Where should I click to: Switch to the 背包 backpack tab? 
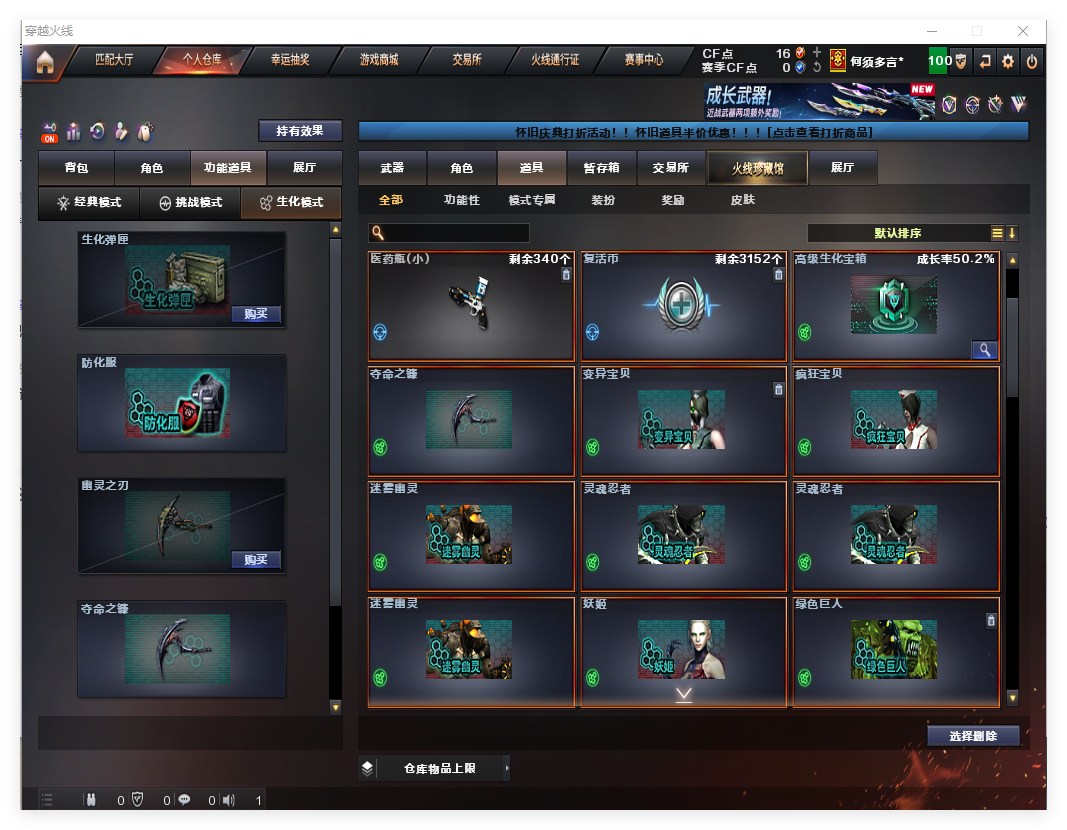point(76,169)
